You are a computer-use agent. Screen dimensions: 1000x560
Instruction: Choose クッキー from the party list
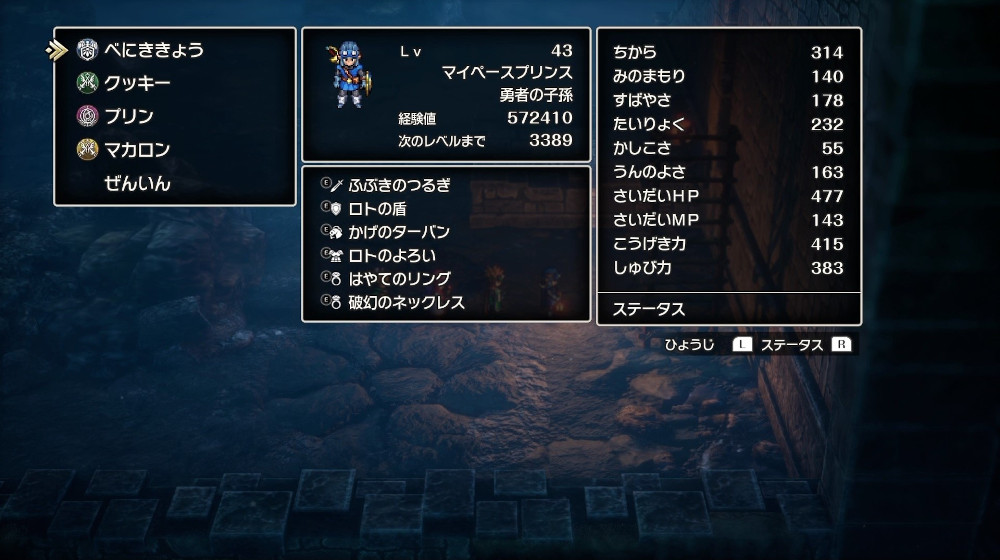137,83
